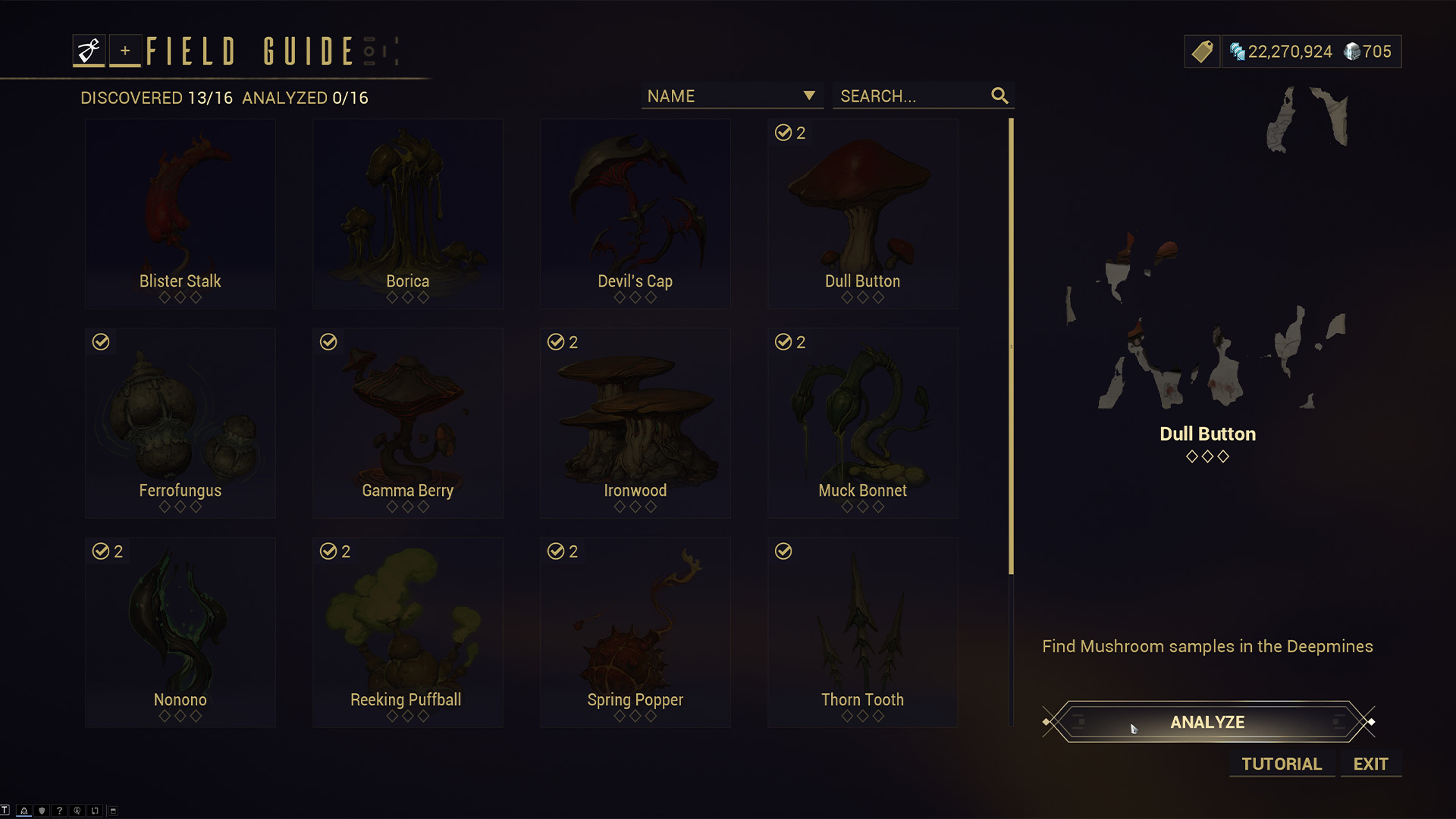Select the Ironwood mushroom
Screen dimensions: 1456x819
[x=635, y=423]
